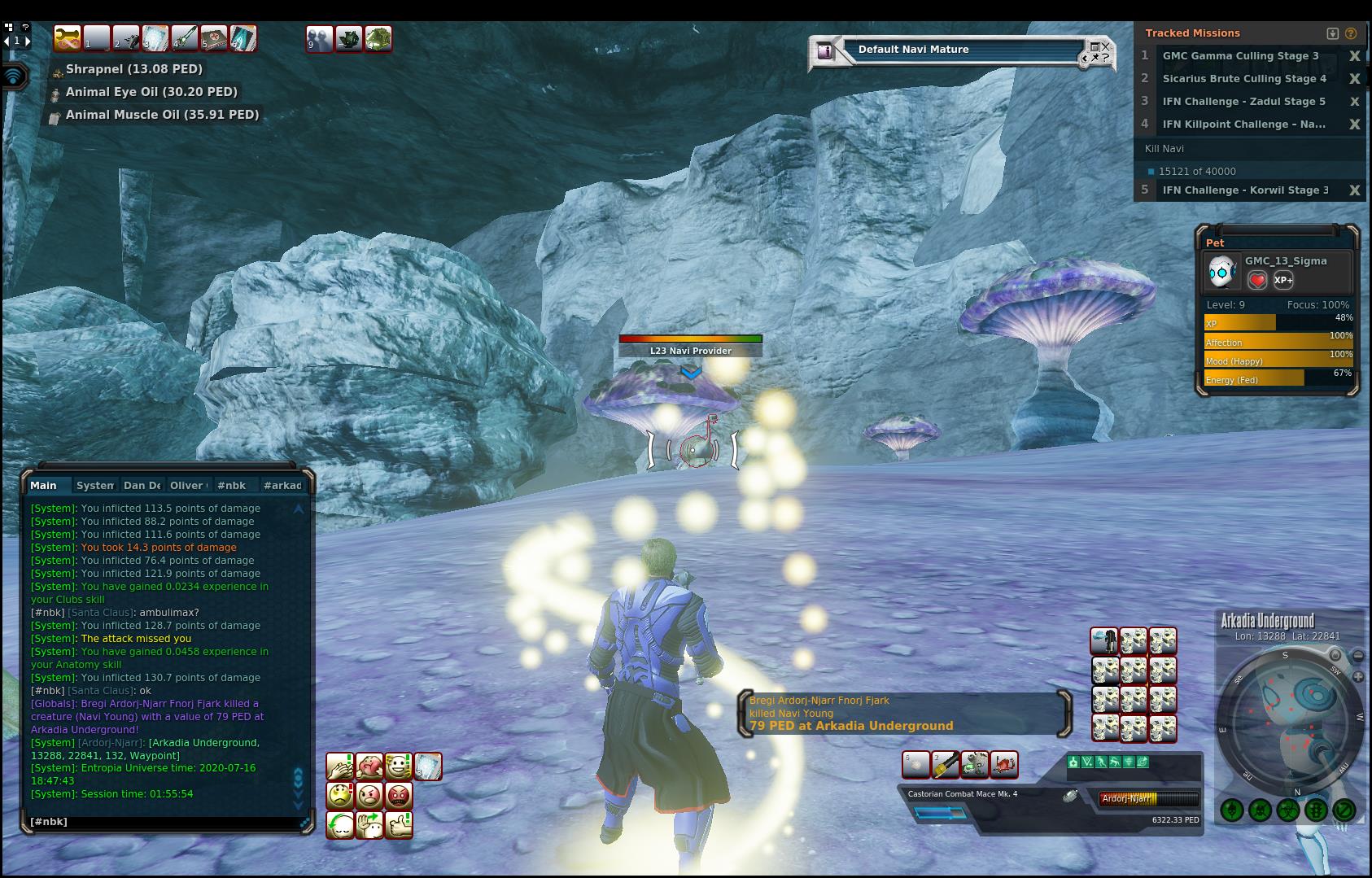Trigger the clapping hands emote

(x=340, y=767)
